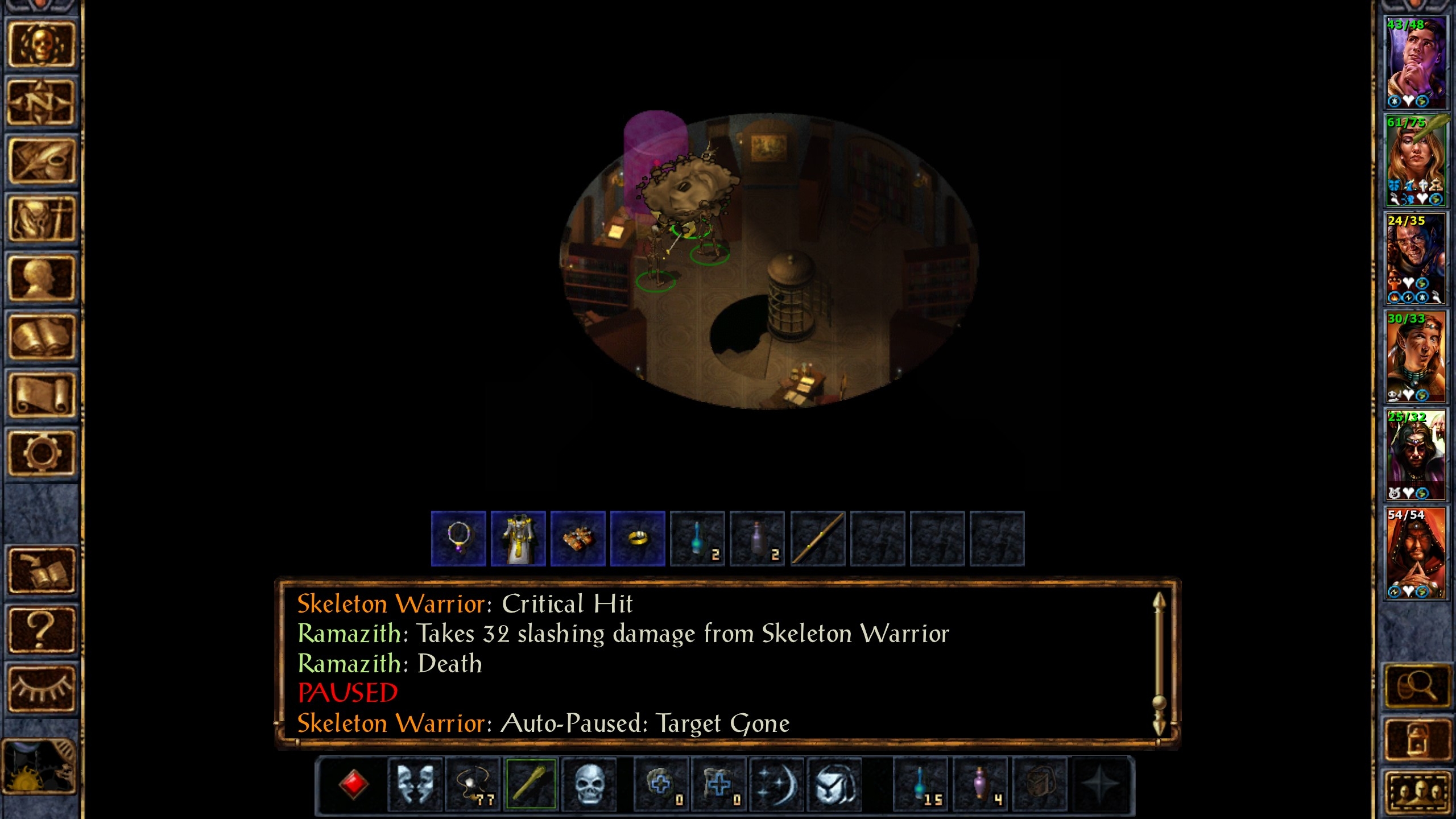This screenshot has width=1456, height=819.
Task: Select the entire party with helmets button
Action: (1416, 792)
